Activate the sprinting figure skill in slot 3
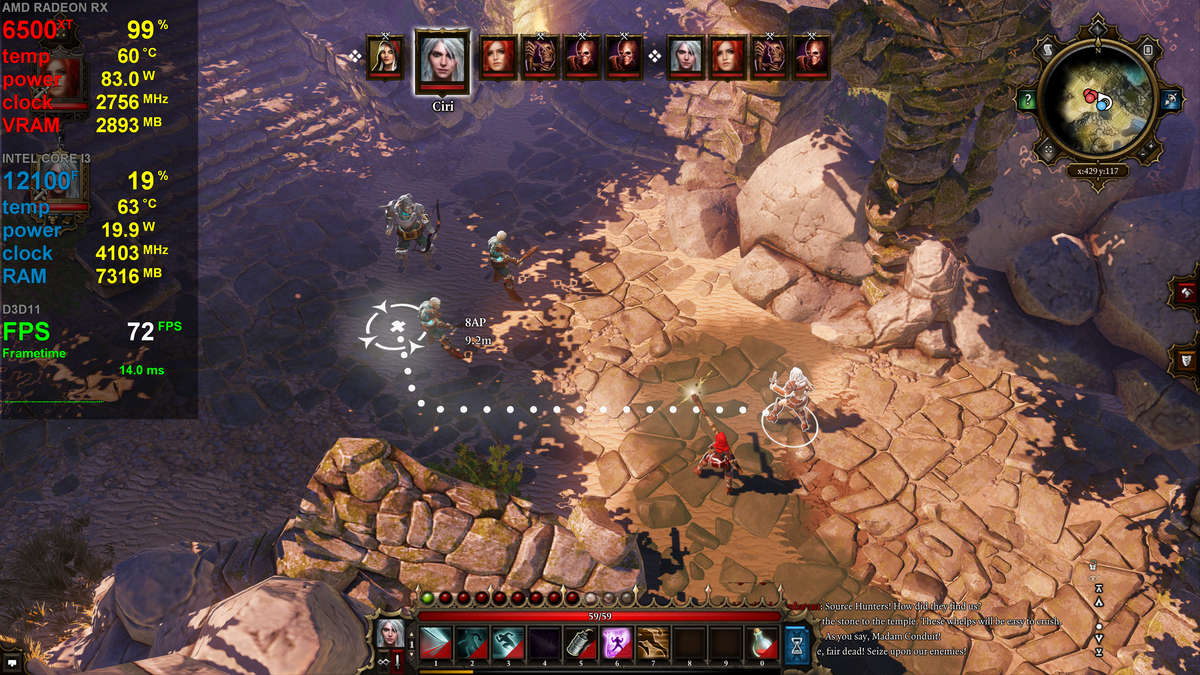This screenshot has height=675, width=1200. click(x=507, y=643)
